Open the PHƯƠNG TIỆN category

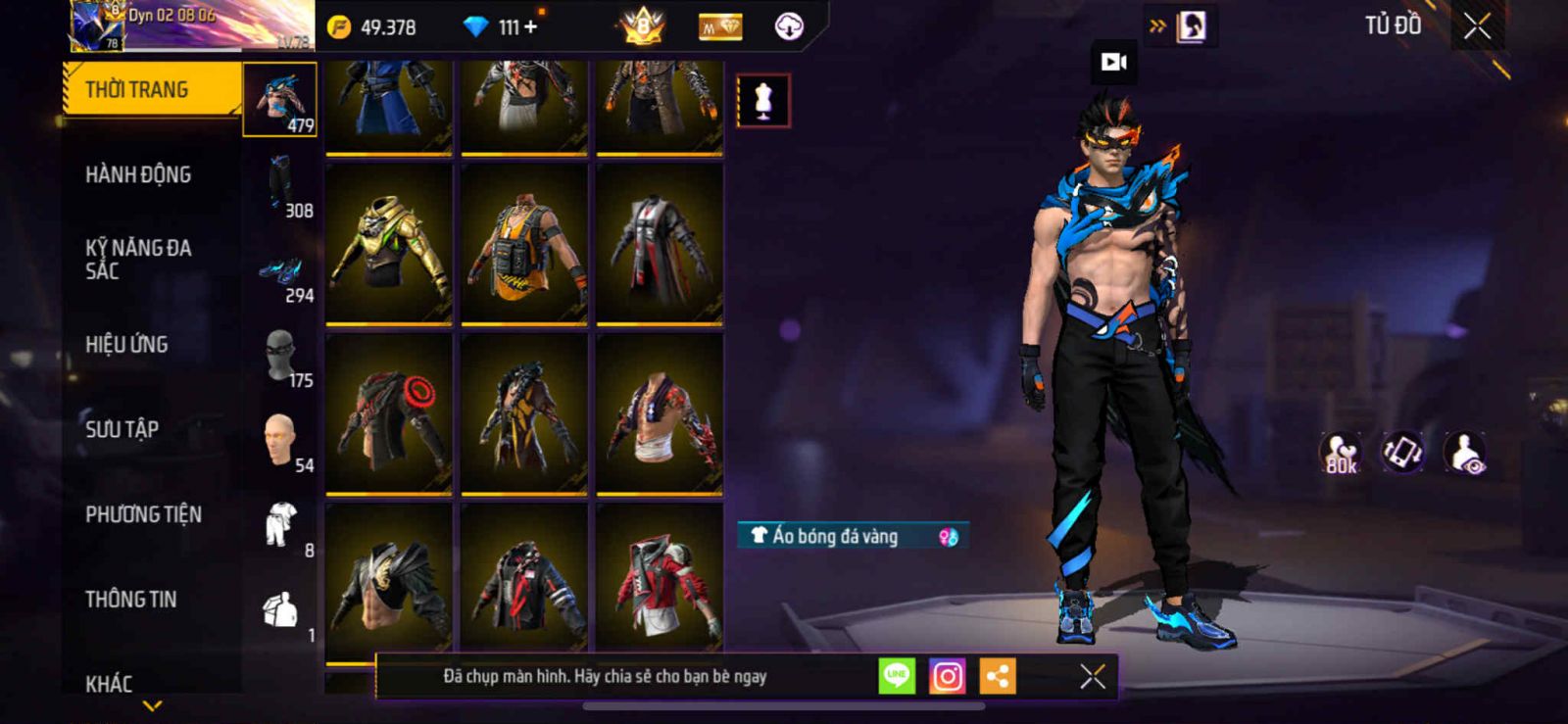point(143,514)
